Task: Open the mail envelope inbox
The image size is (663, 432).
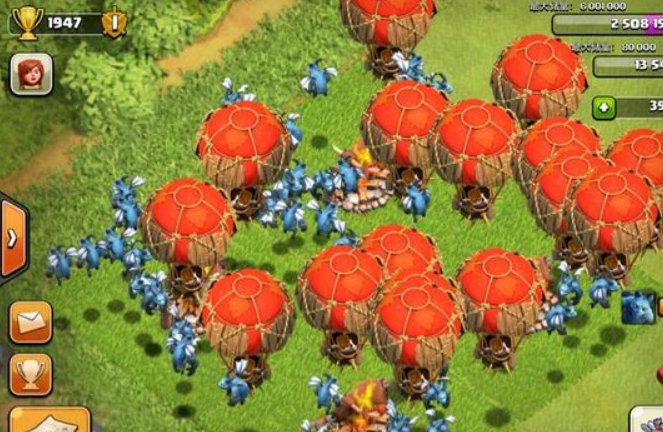Action: click(x=30, y=322)
